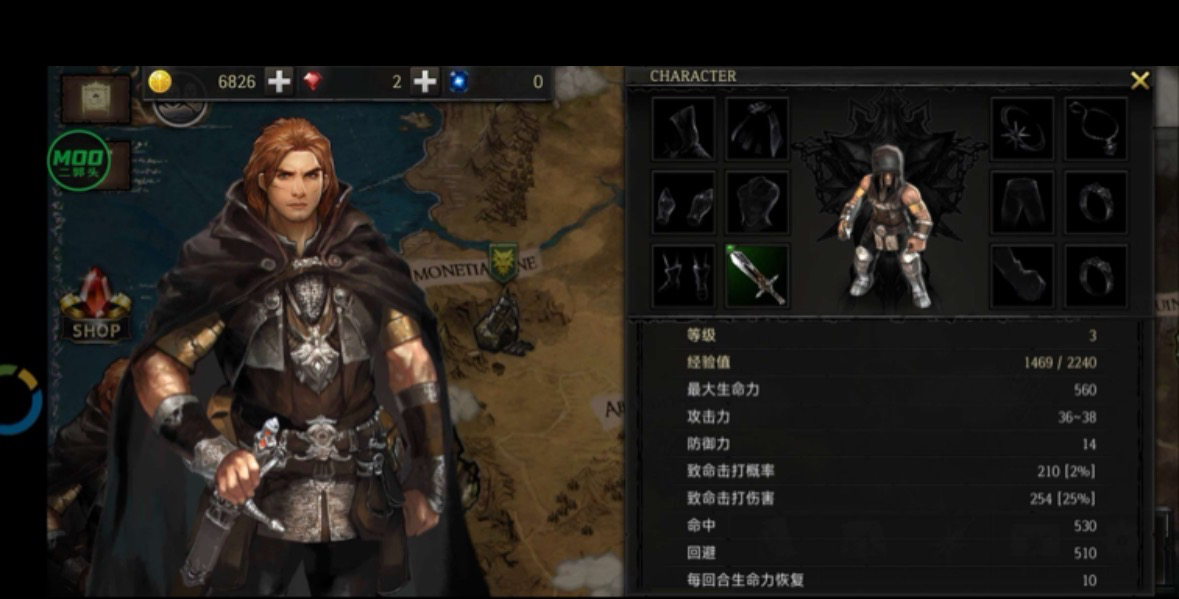Image resolution: width=1179 pixels, height=599 pixels.
Task: Select the boots equipment slot
Action: click(x=1022, y=275)
